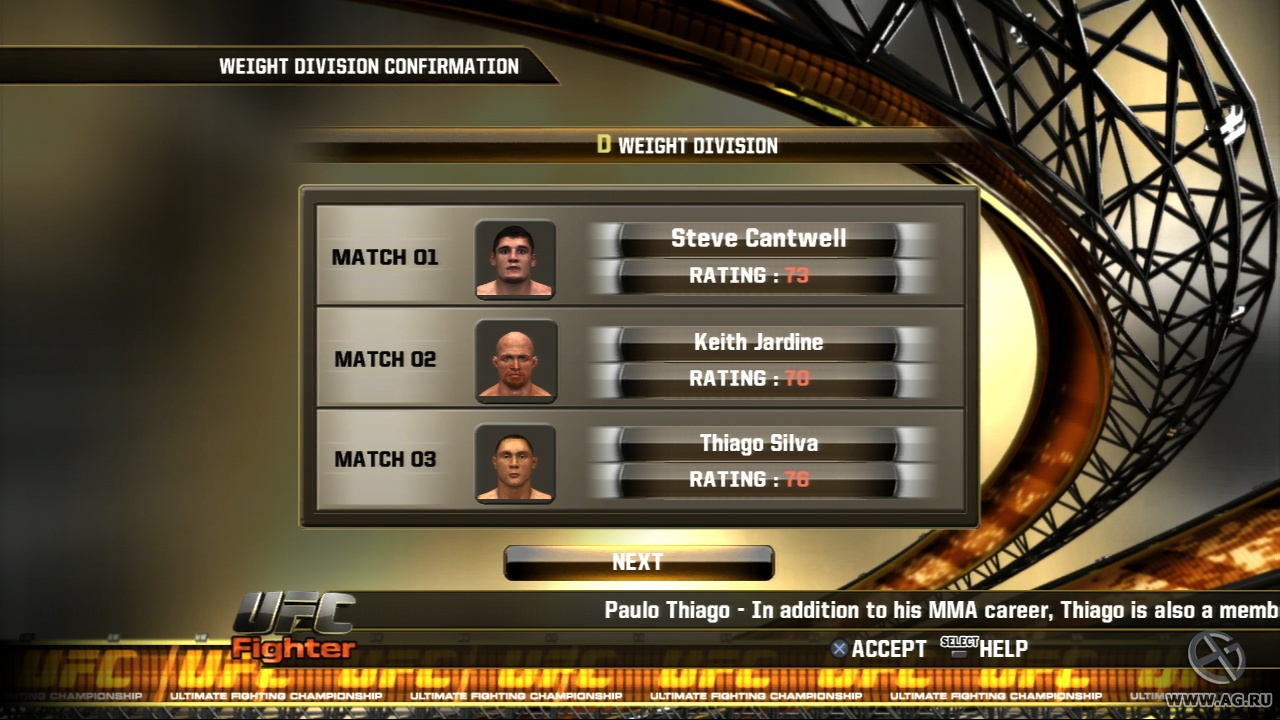Screen dimensions: 1280x720
Task: Click Steve Cantwell's fighter portrait
Action: tap(516, 257)
